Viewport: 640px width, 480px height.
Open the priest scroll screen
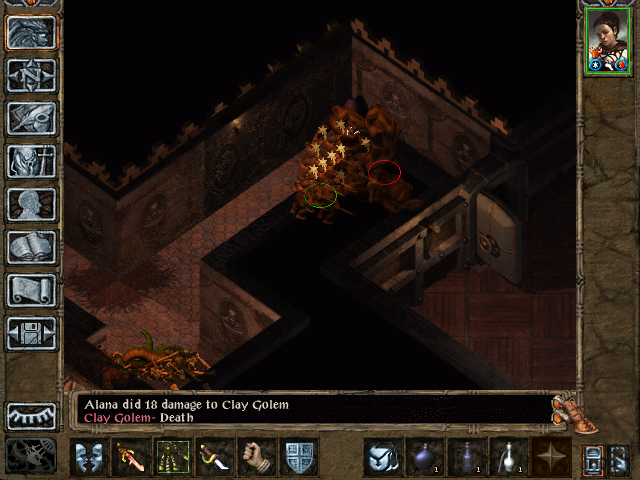[x=31, y=291]
